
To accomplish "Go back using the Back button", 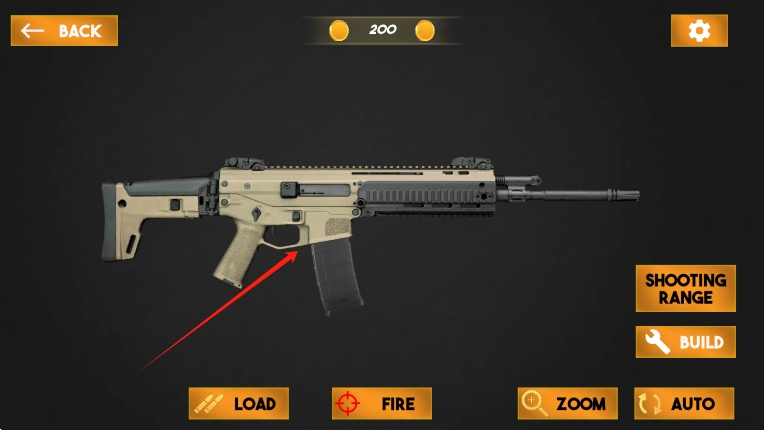I will coord(64,30).
